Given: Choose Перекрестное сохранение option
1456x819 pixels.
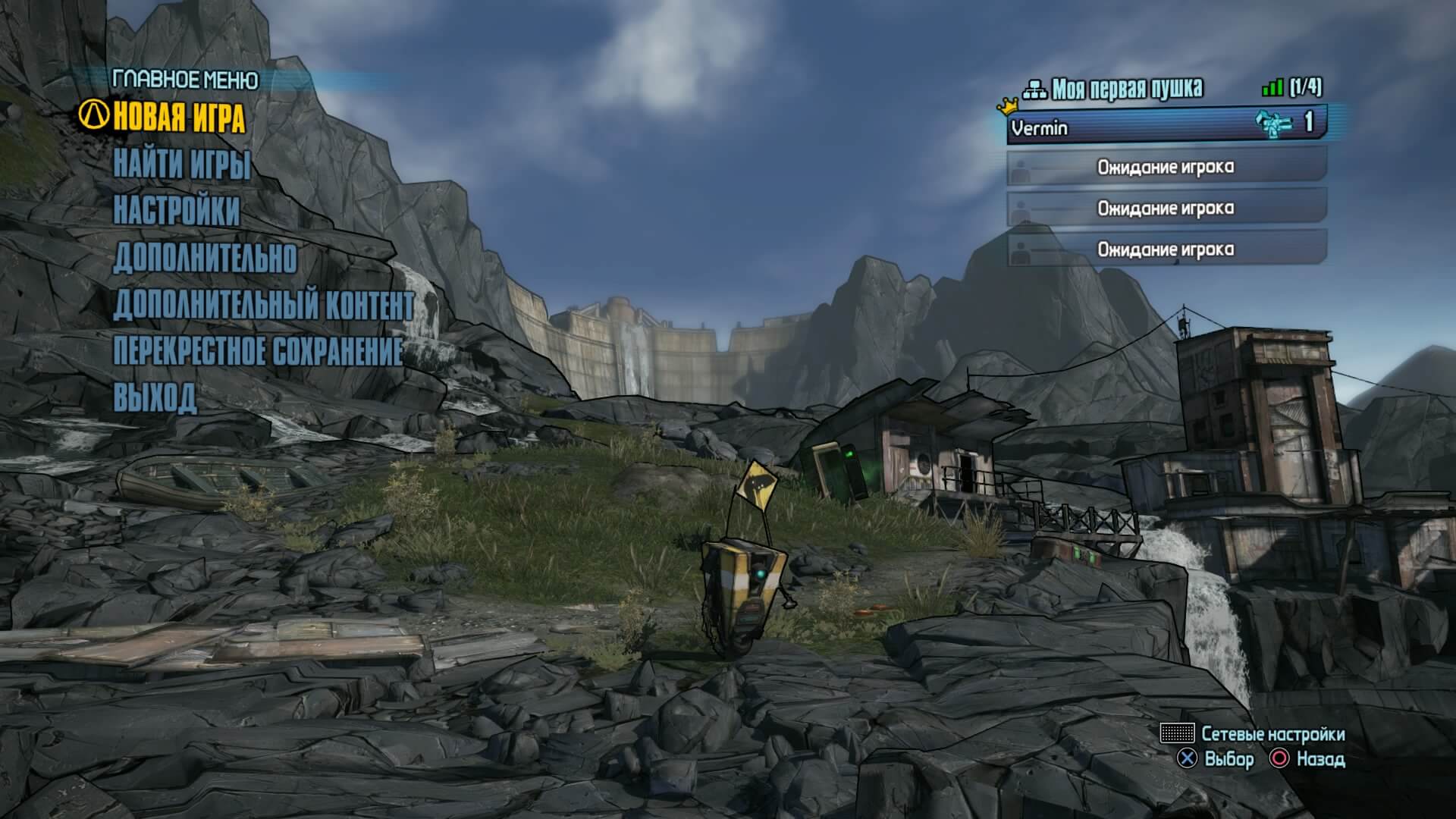Looking at the screenshot, I should point(258,351).
